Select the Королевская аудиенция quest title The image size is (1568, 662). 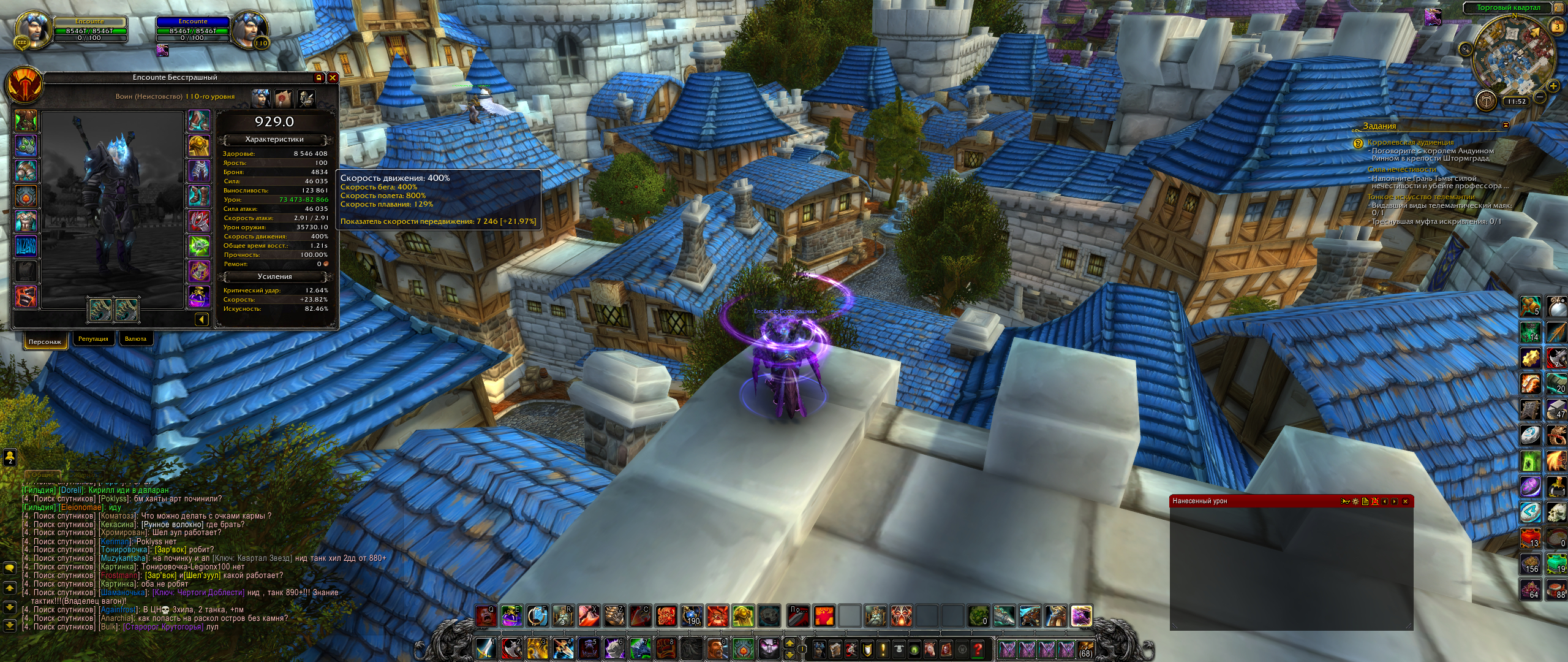pyautogui.click(x=1410, y=142)
